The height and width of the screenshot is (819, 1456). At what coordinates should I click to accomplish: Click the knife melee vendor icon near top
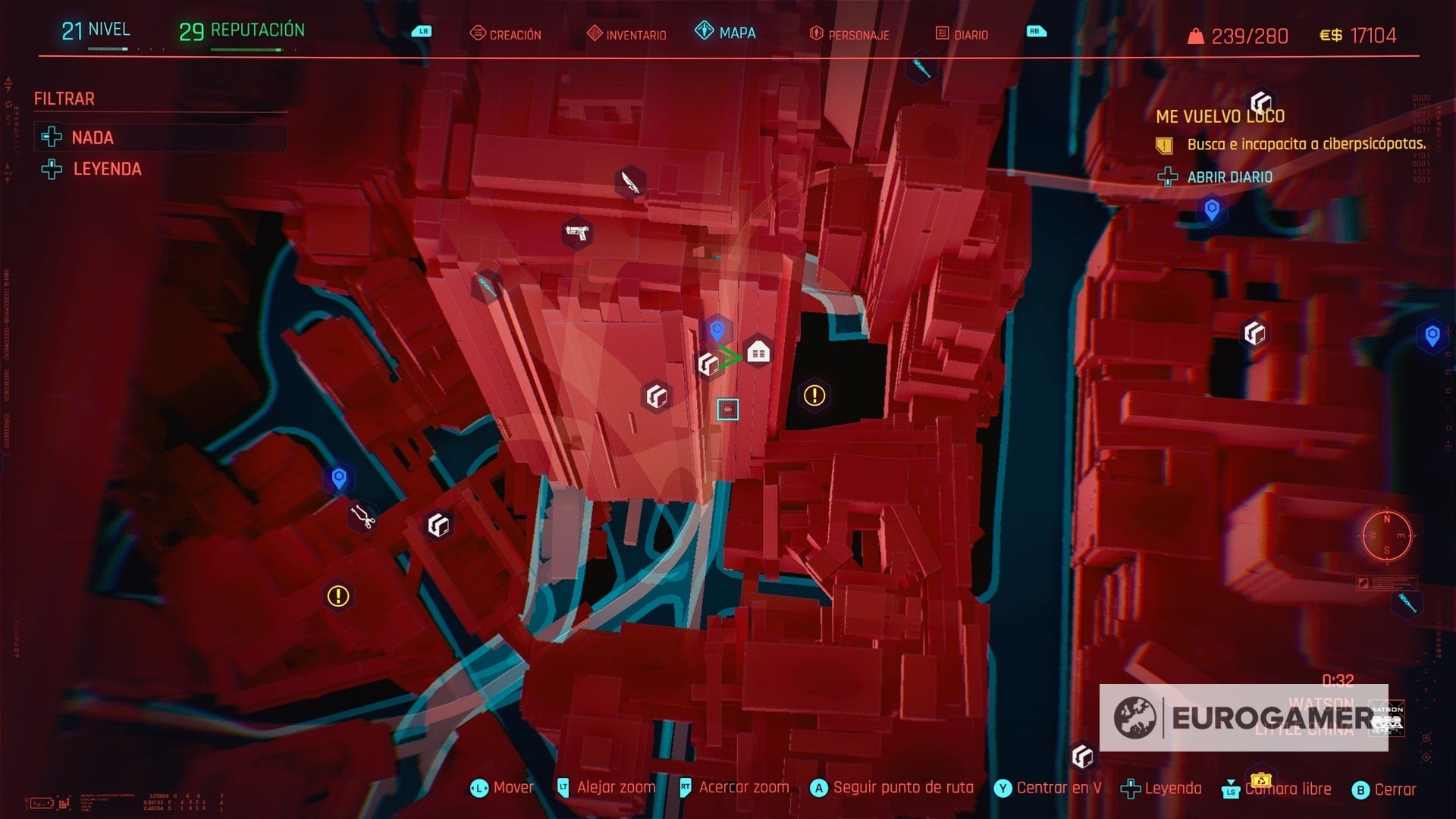click(x=629, y=183)
